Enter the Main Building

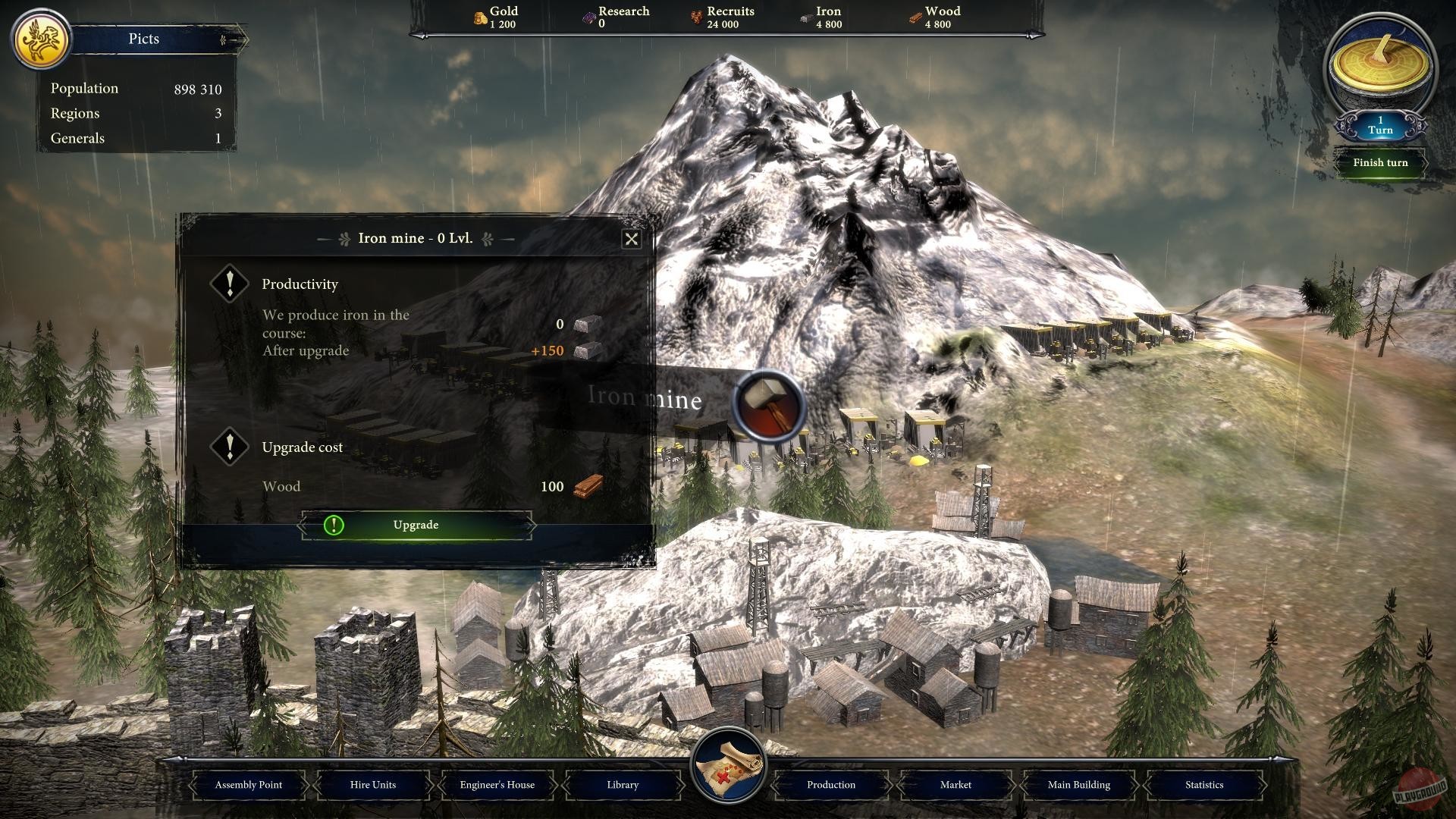tap(1079, 785)
